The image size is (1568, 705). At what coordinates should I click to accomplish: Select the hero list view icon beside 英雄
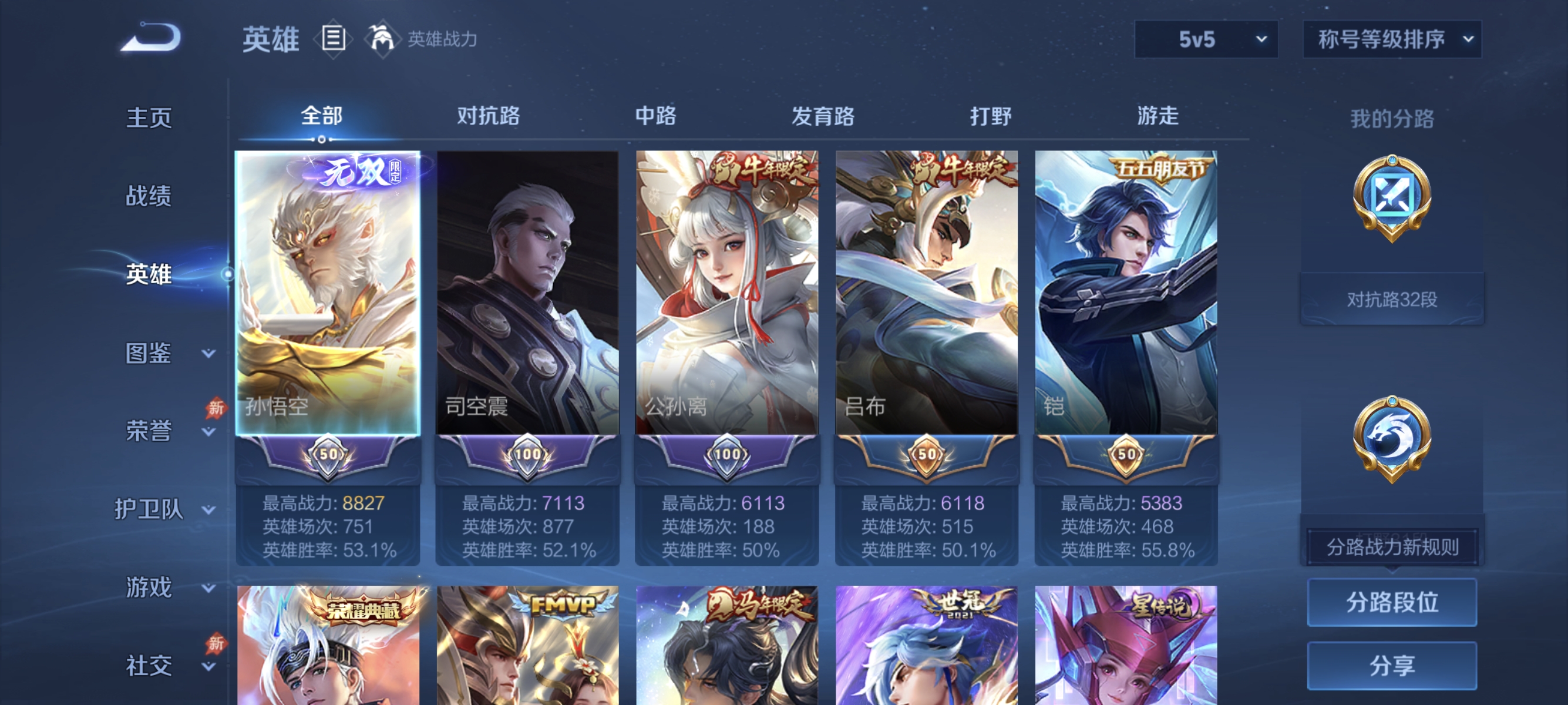pos(332,38)
